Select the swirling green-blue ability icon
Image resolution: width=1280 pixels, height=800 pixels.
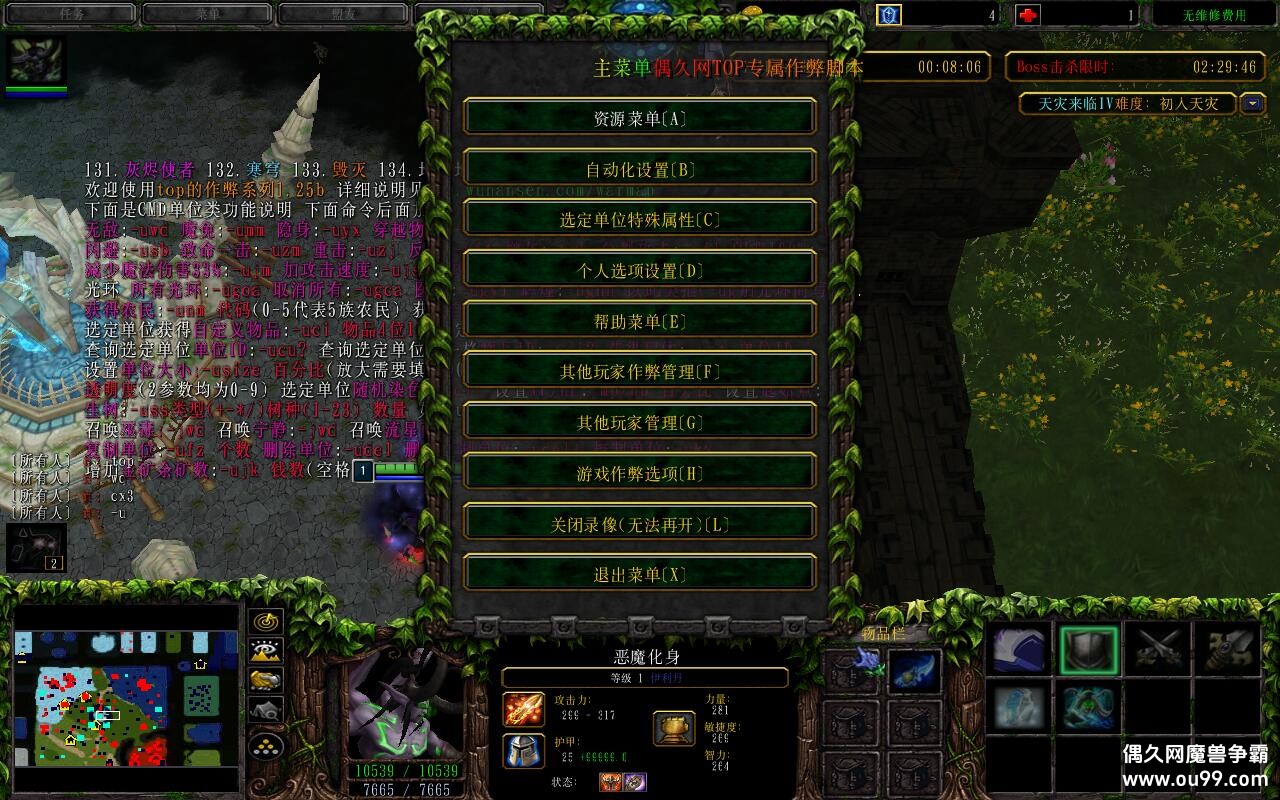[1089, 707]
